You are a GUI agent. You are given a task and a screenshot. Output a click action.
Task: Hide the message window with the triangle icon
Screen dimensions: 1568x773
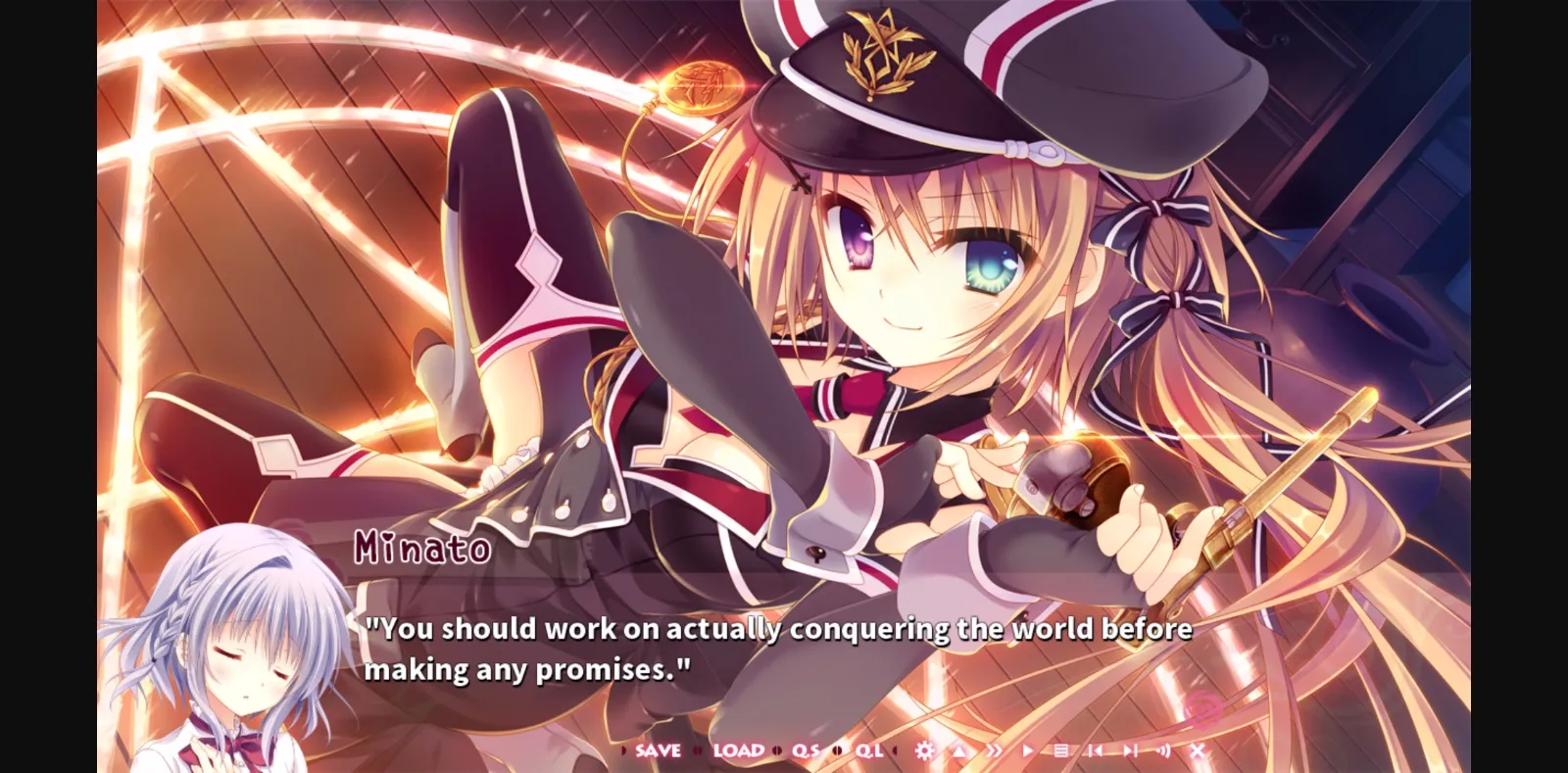958,750
